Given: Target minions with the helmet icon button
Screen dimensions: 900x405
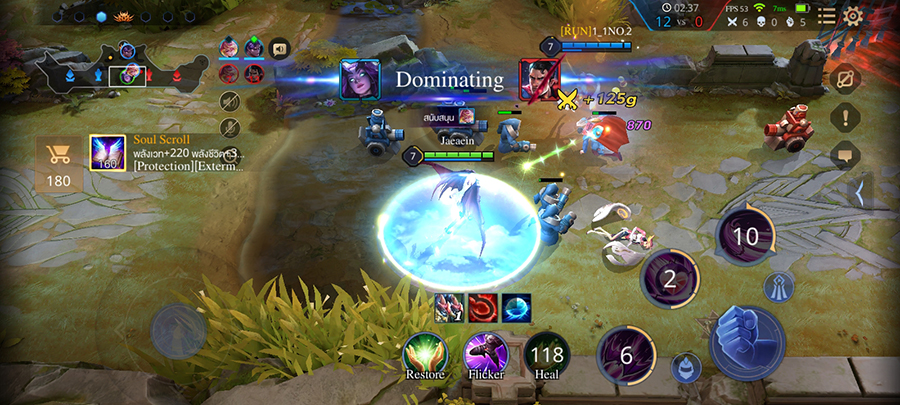Looking at the screenshot, I should point(686,366).
